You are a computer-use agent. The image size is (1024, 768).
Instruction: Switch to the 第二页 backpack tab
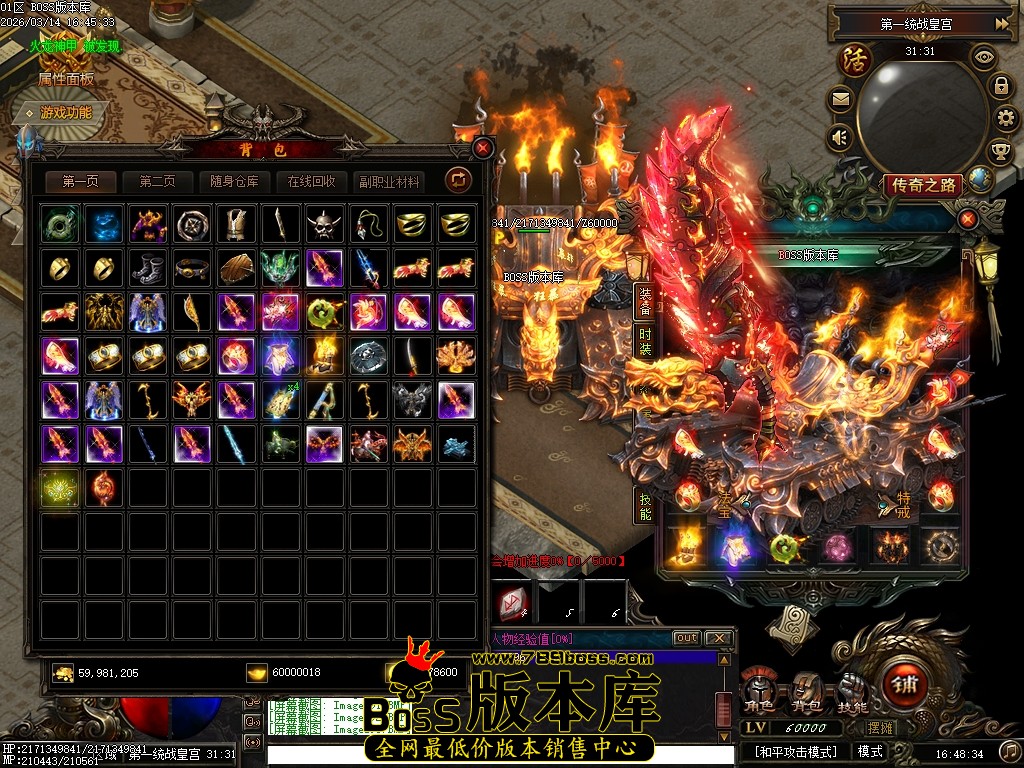pyautogui.click(x=158, y=182)
